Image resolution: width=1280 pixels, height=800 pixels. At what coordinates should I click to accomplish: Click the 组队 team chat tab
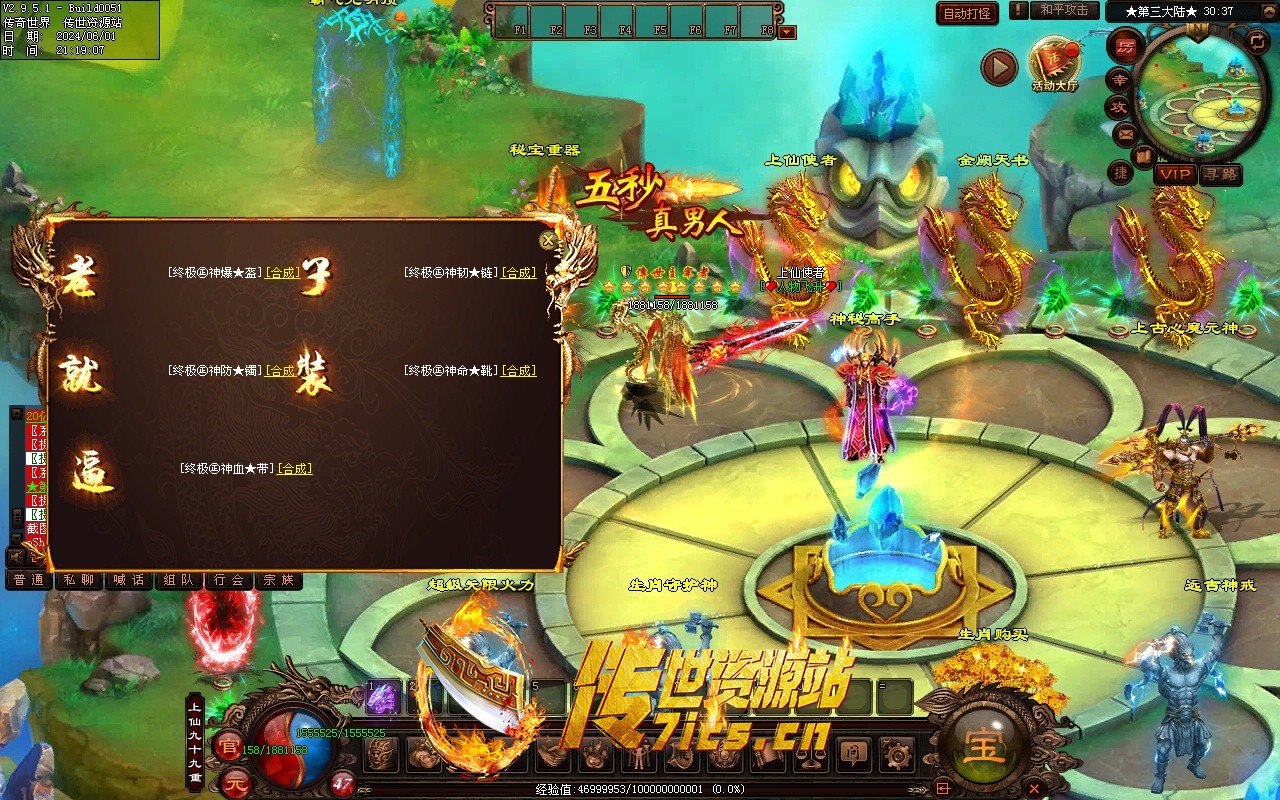[x=179, y=580]
